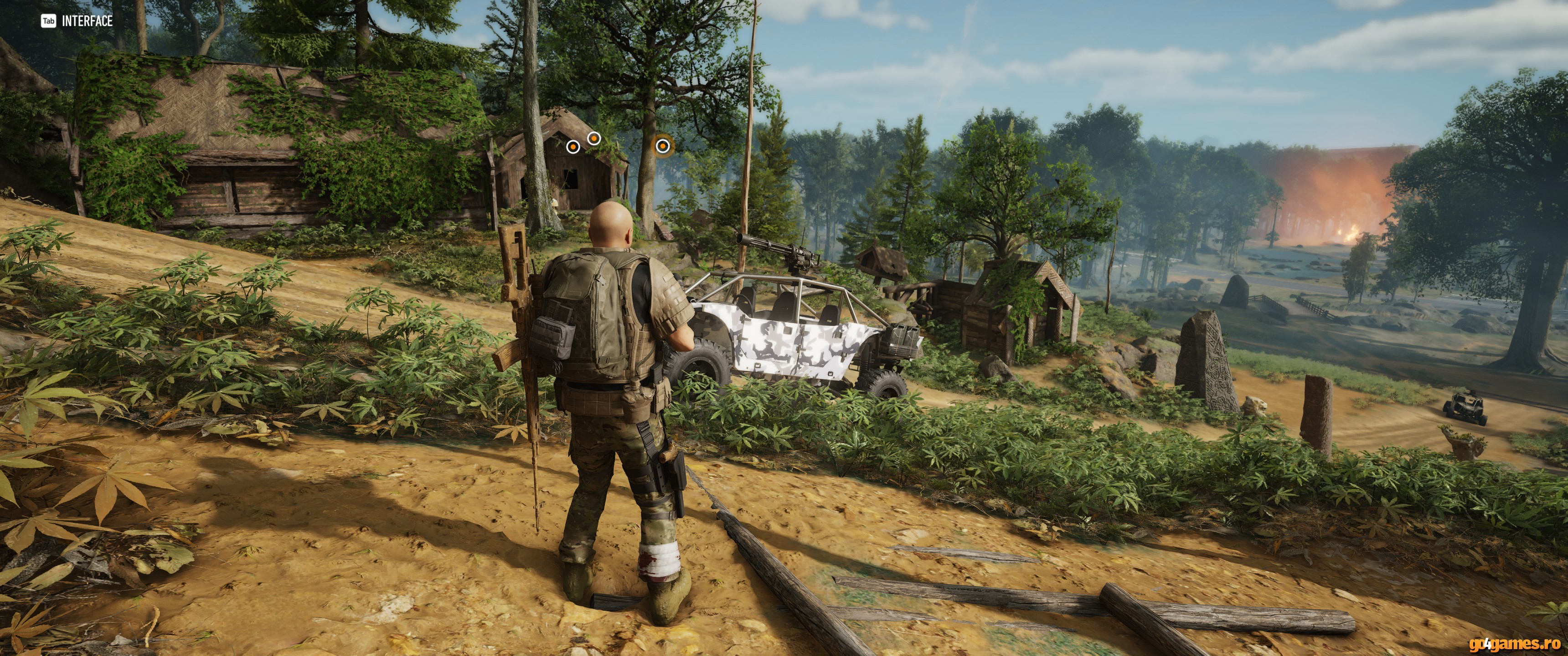Click the highest orange objective marker above the roof
This screenshot has height=656, width=1568.
point(594,139)
